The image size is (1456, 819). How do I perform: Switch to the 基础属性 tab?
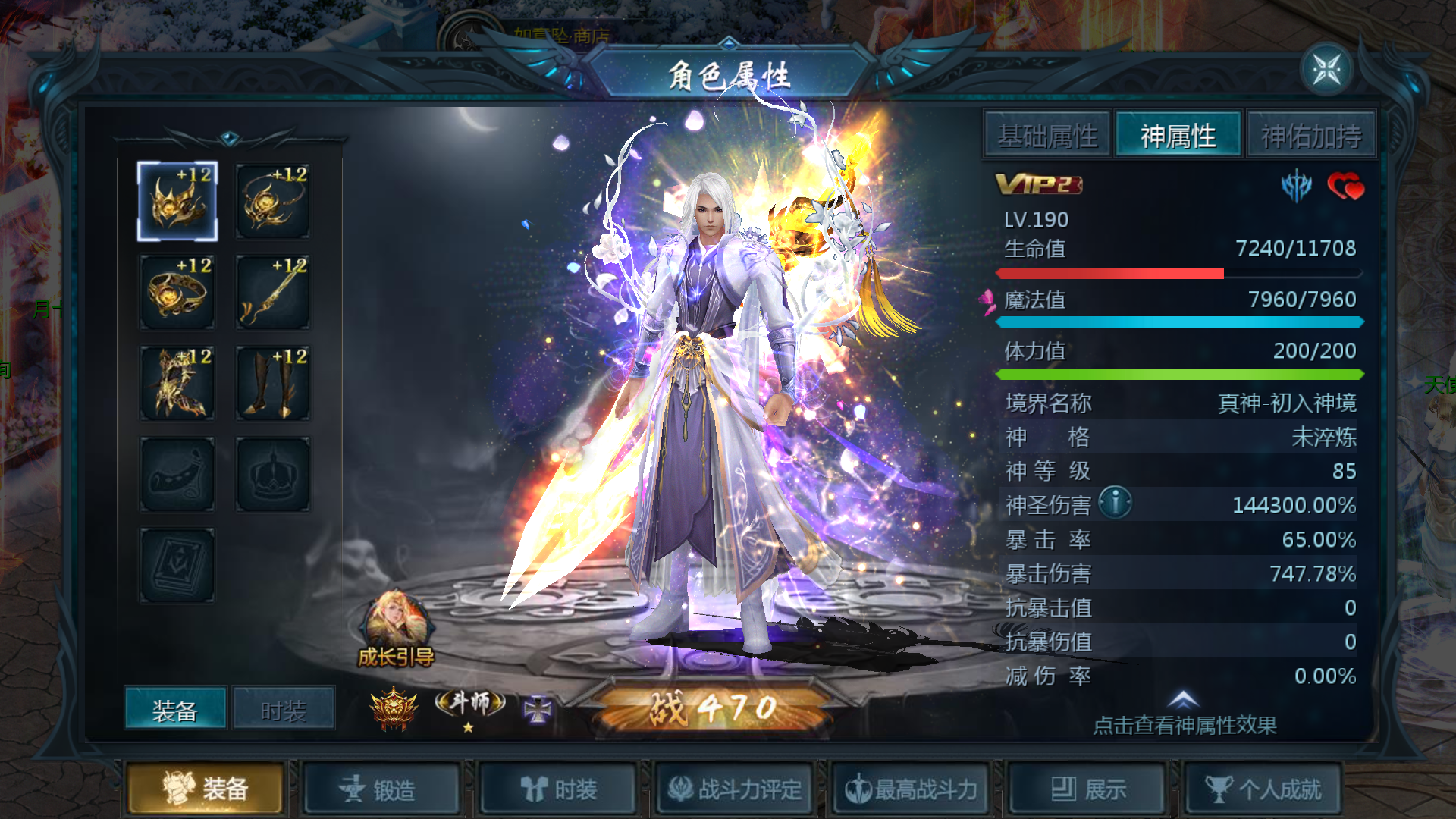1047,136
